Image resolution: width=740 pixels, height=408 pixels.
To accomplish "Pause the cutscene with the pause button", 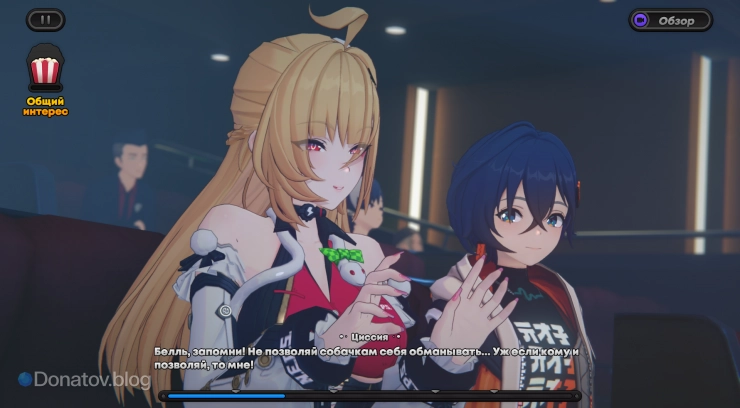I will pyautogui.click(x=44, y=19).
